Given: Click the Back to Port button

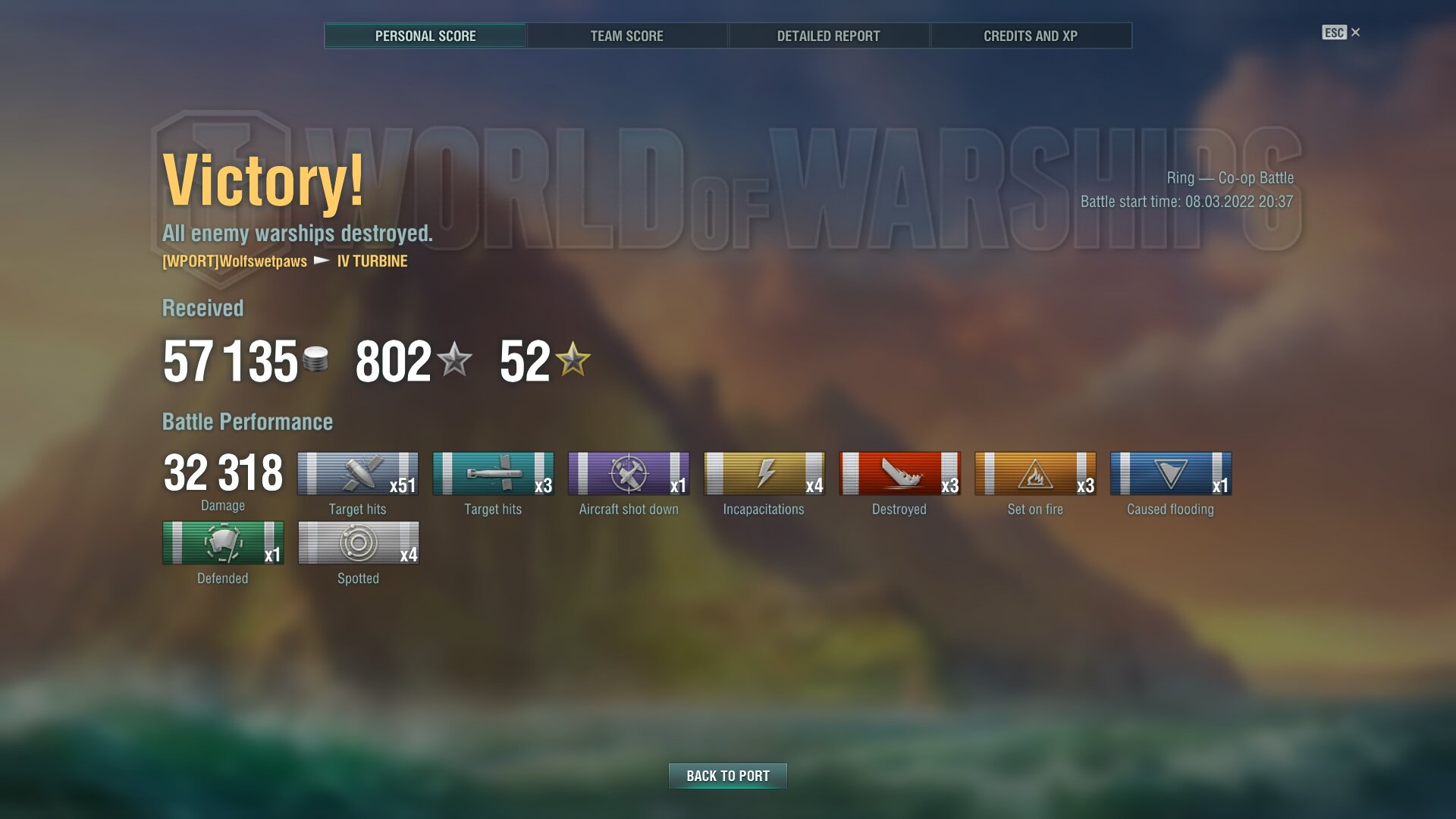Looking at the screenshot, I should tap(727, 776).
